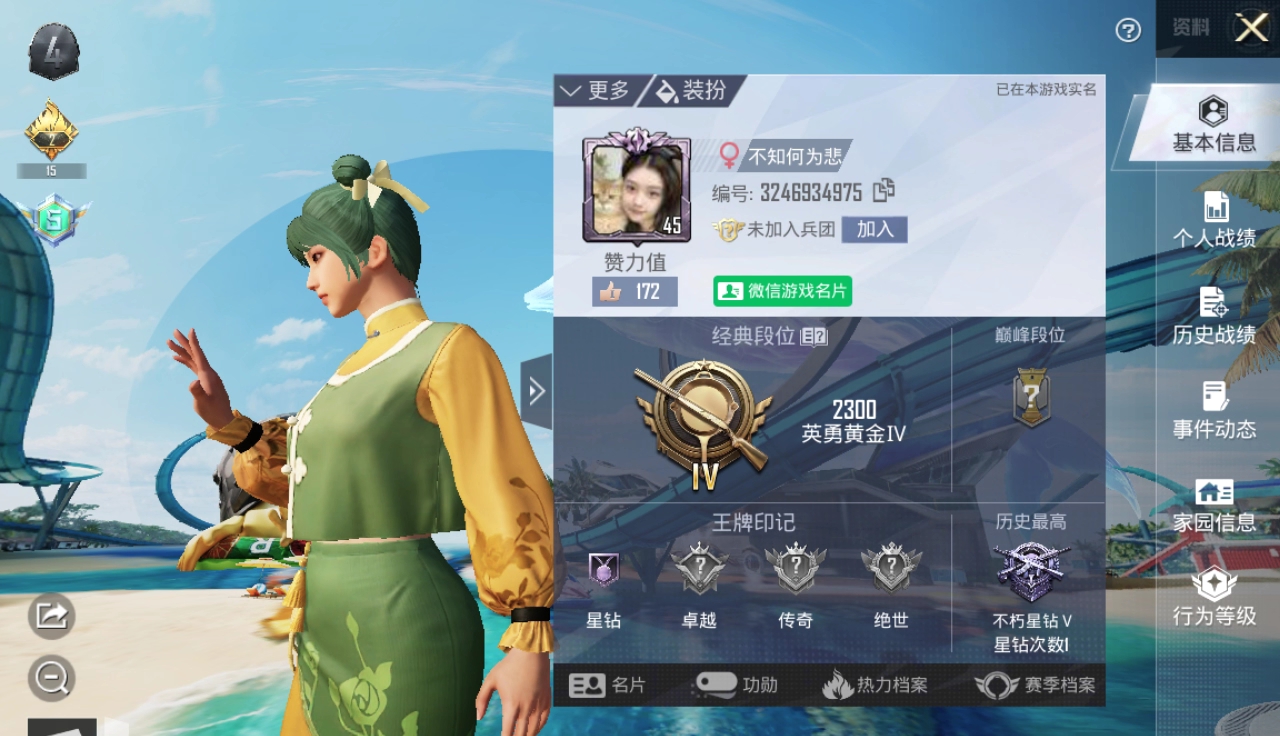
Task: Switch to the 基本信息 tab
Action: [1213, 126]
